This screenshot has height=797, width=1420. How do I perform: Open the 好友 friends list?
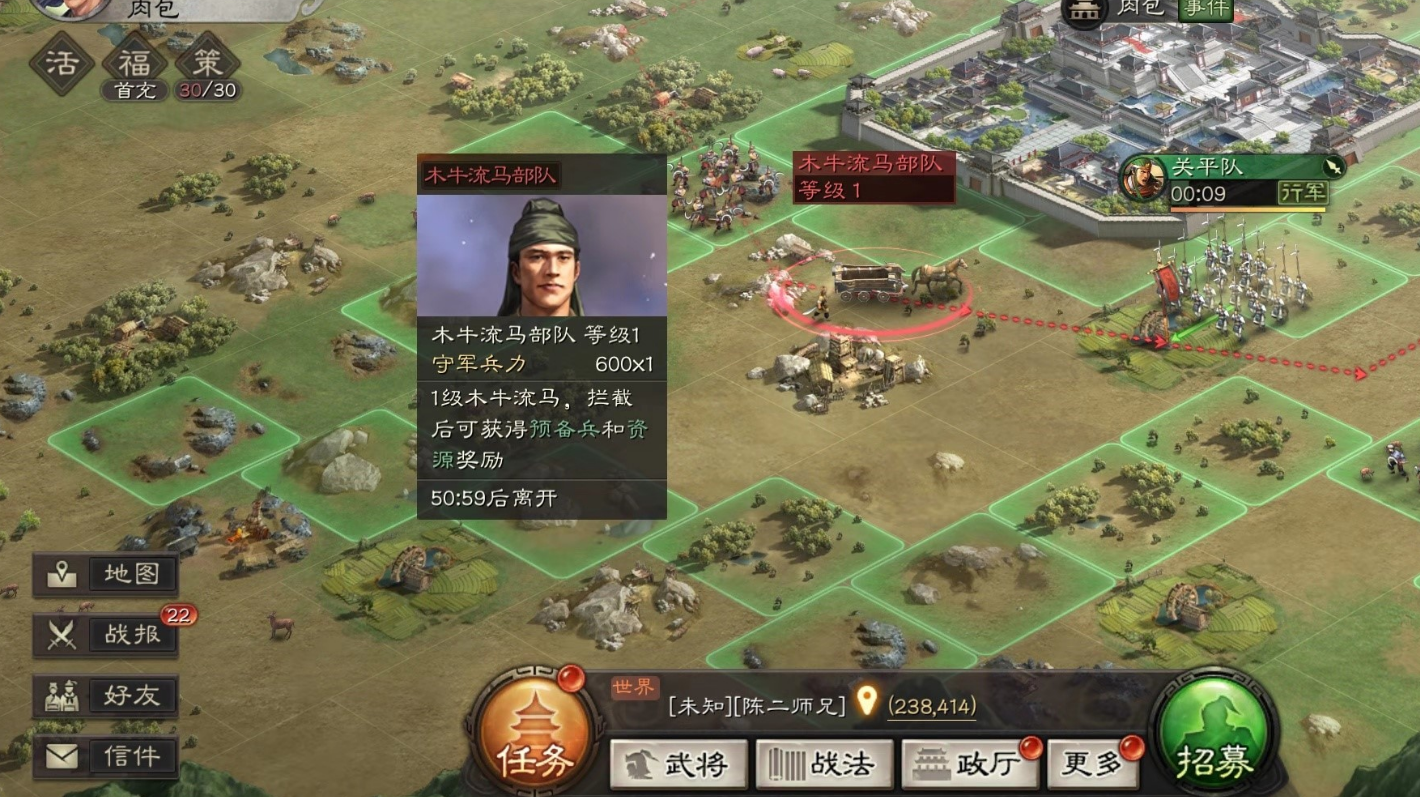coord(106,695)
